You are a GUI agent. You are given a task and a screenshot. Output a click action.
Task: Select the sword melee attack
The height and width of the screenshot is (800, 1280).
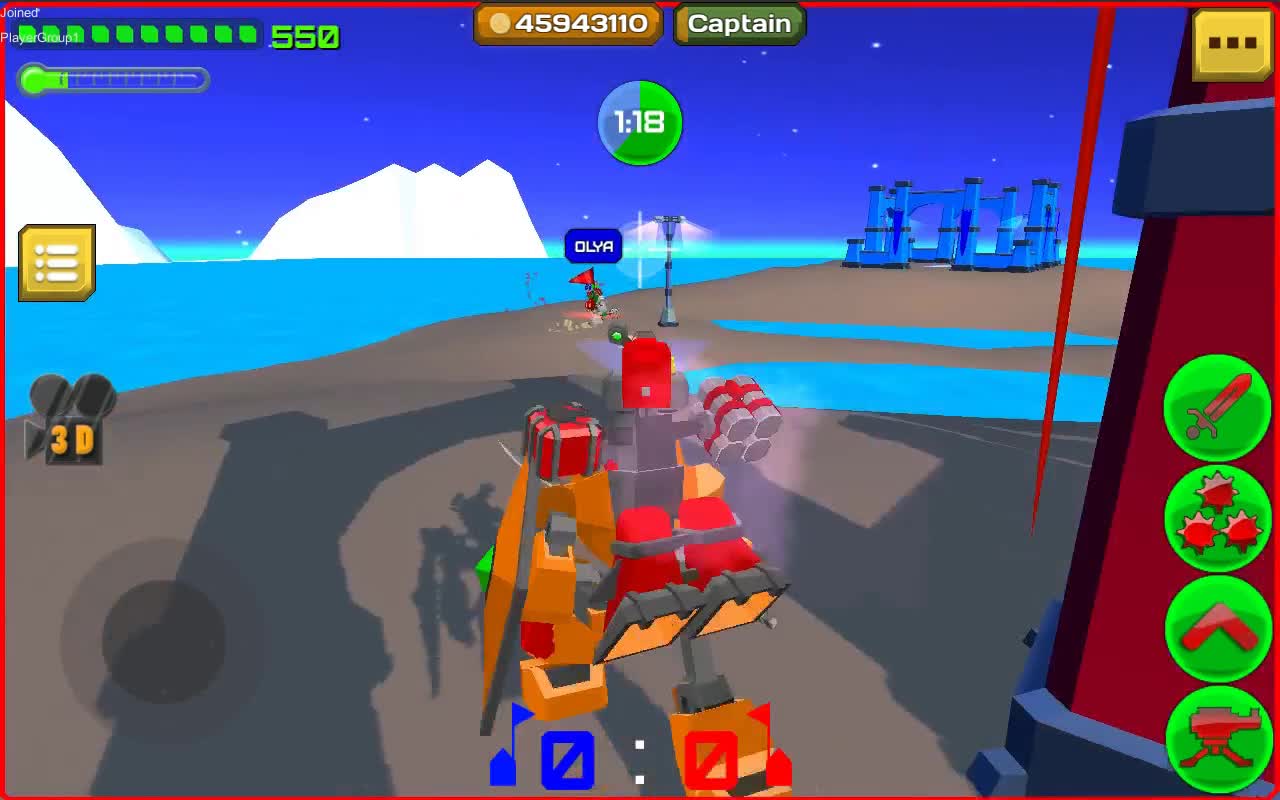(1217, 408)
